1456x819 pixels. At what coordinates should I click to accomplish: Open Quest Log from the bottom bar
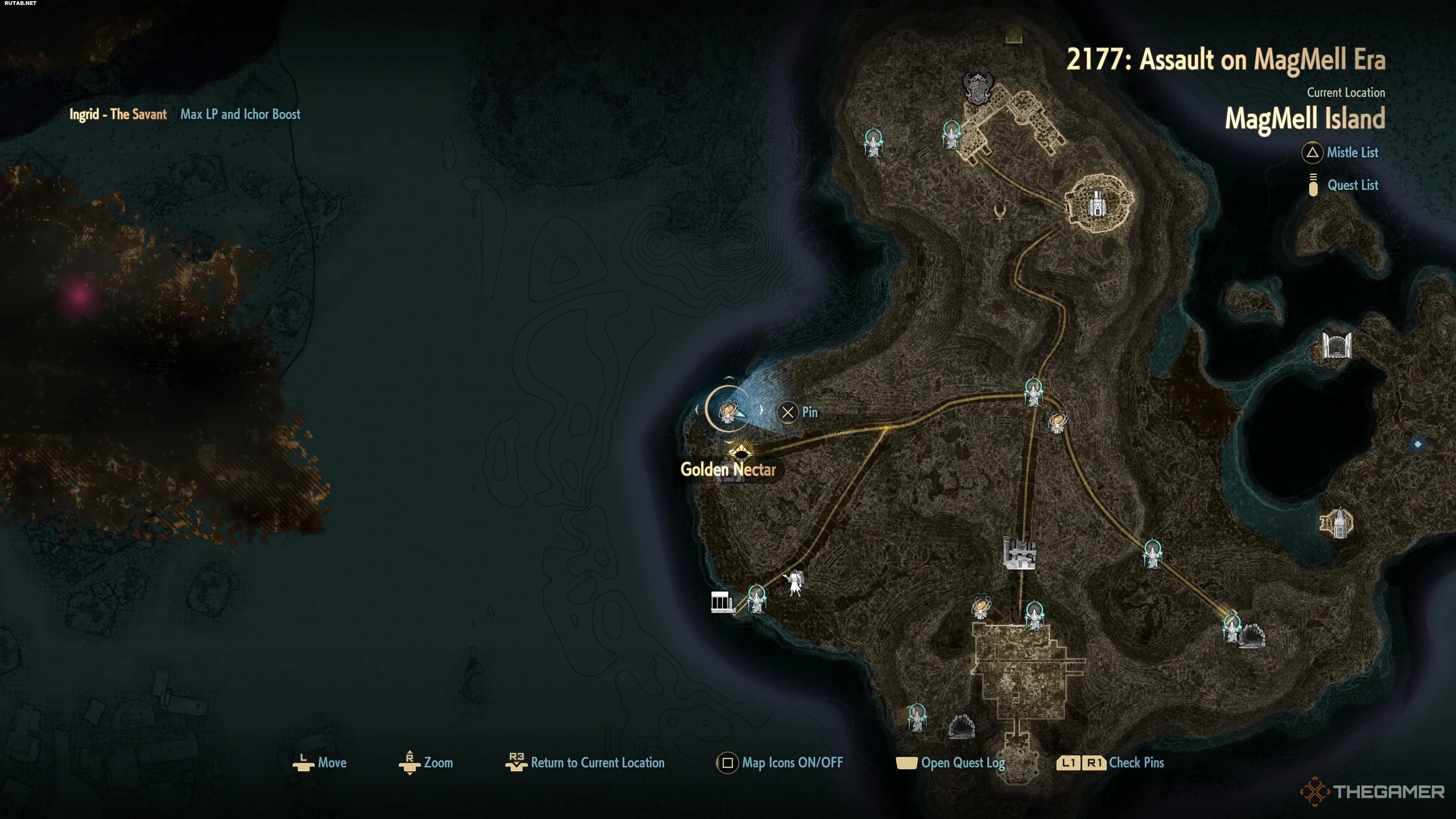tap(962, 763)
